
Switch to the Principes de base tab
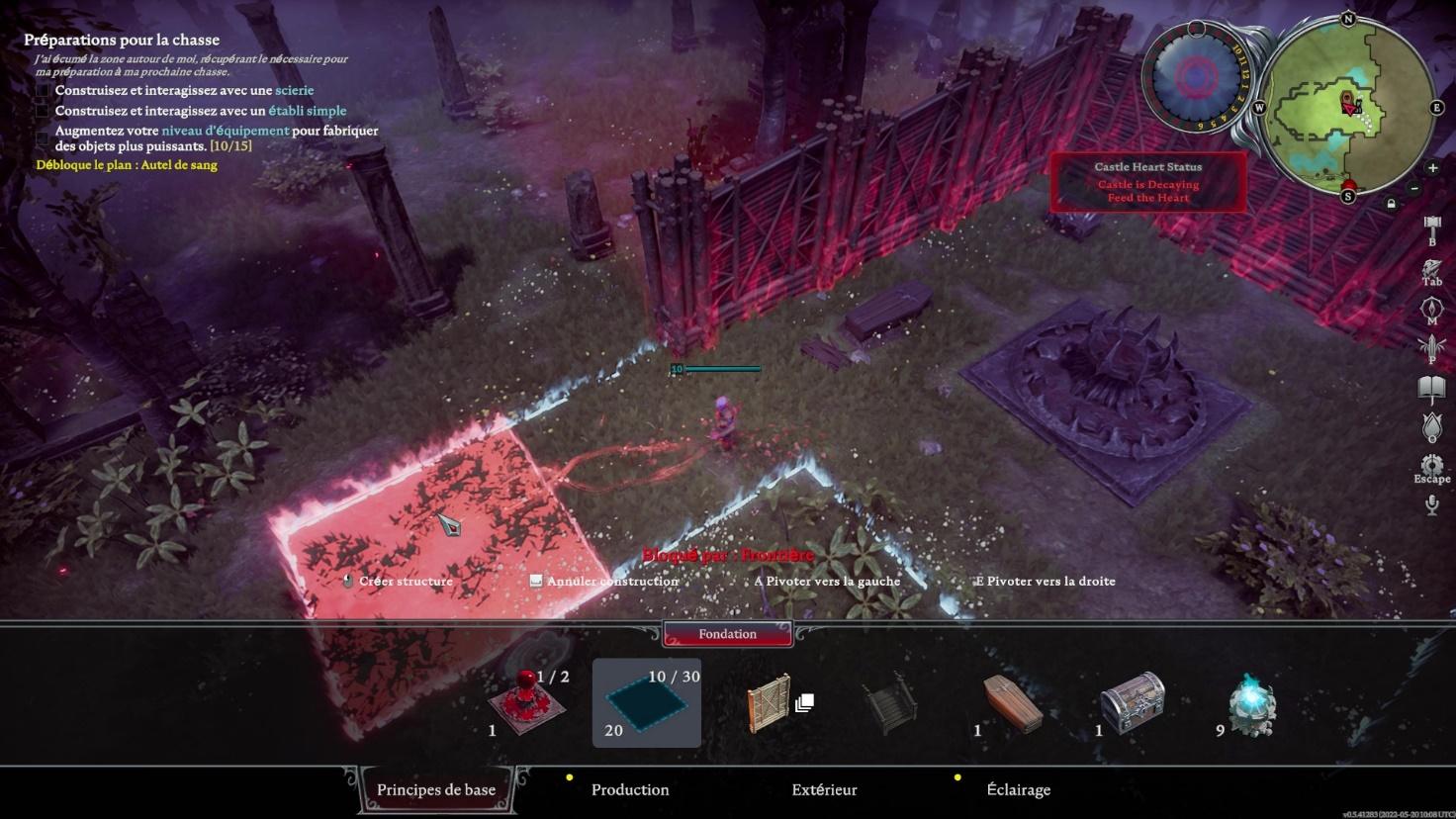(436, 789)
